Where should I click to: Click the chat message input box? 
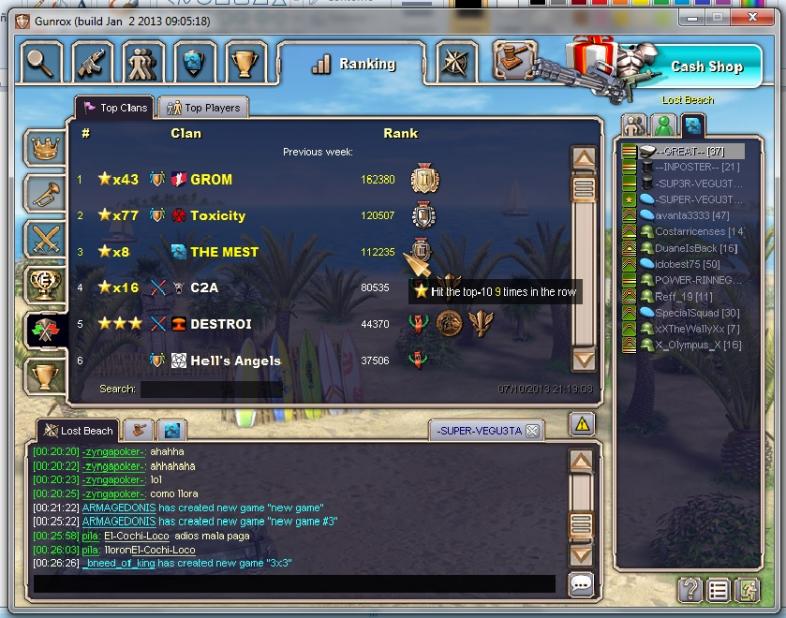point(294,584)
